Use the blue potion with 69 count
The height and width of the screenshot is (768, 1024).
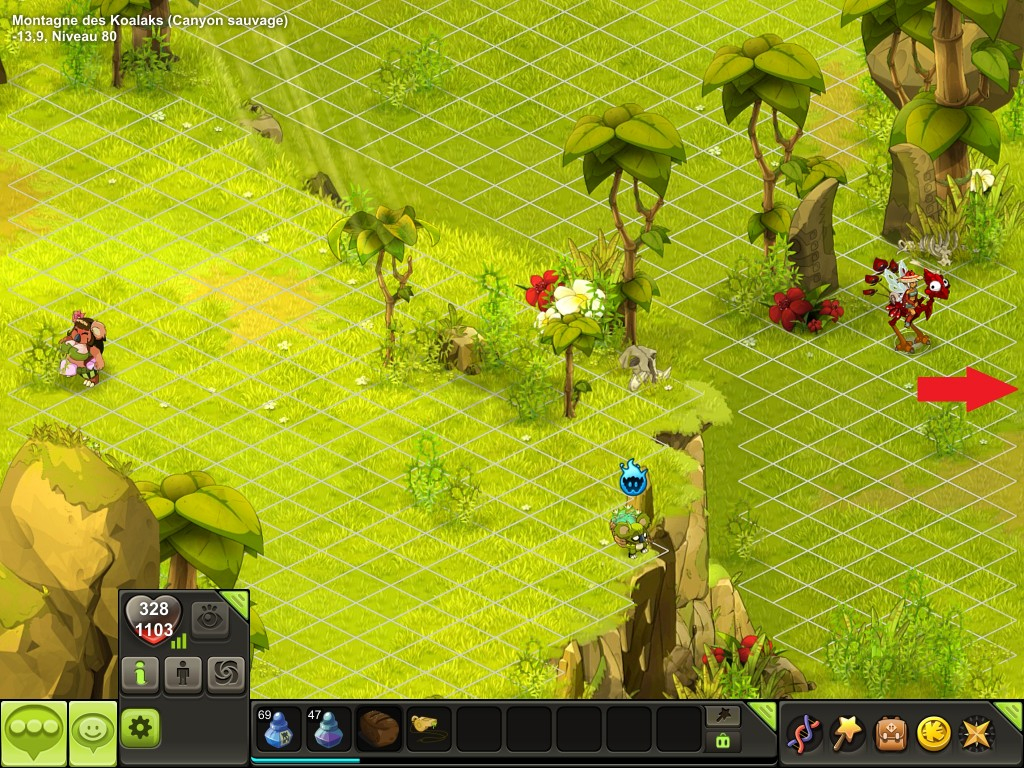pos(279,729)
